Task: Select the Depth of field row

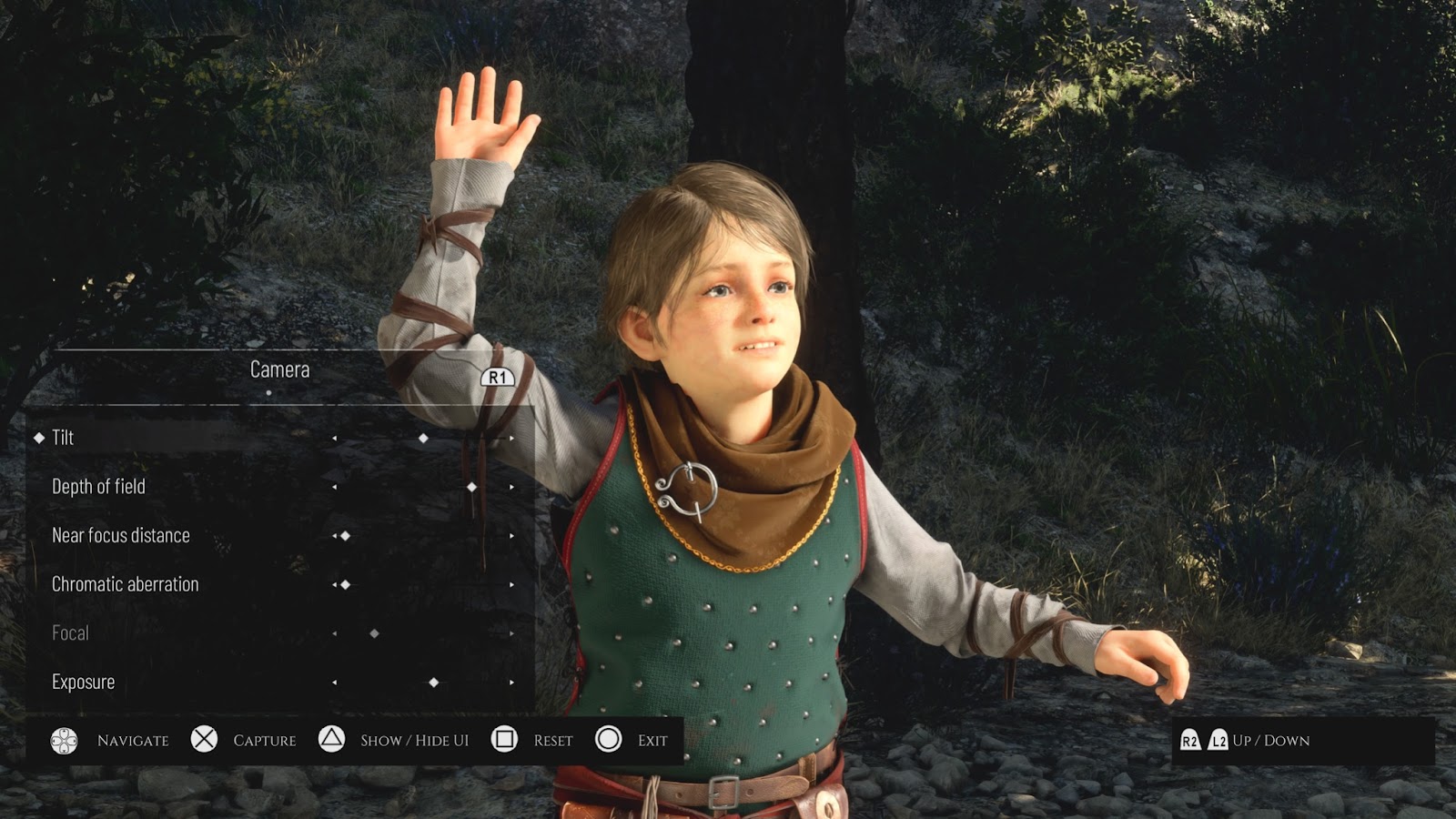Action: pyautogui.click(x=98, y=487)
